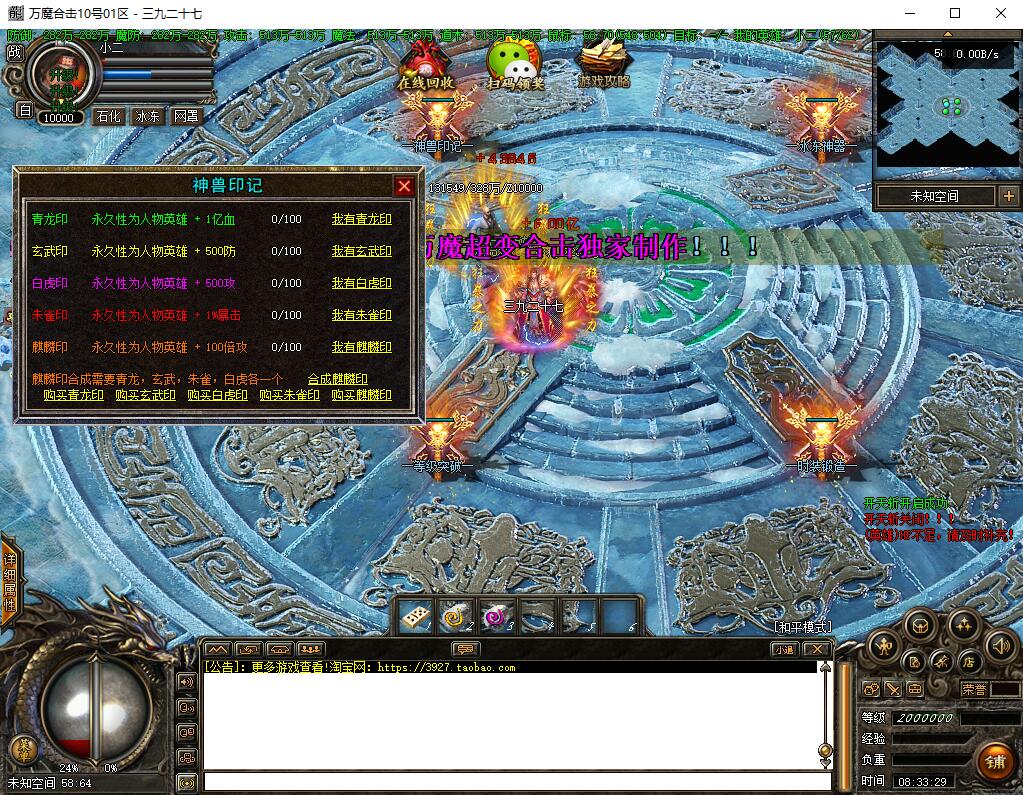1023x795 pixels.
Task: Open the 铺 shop round button
Action: 996,762
